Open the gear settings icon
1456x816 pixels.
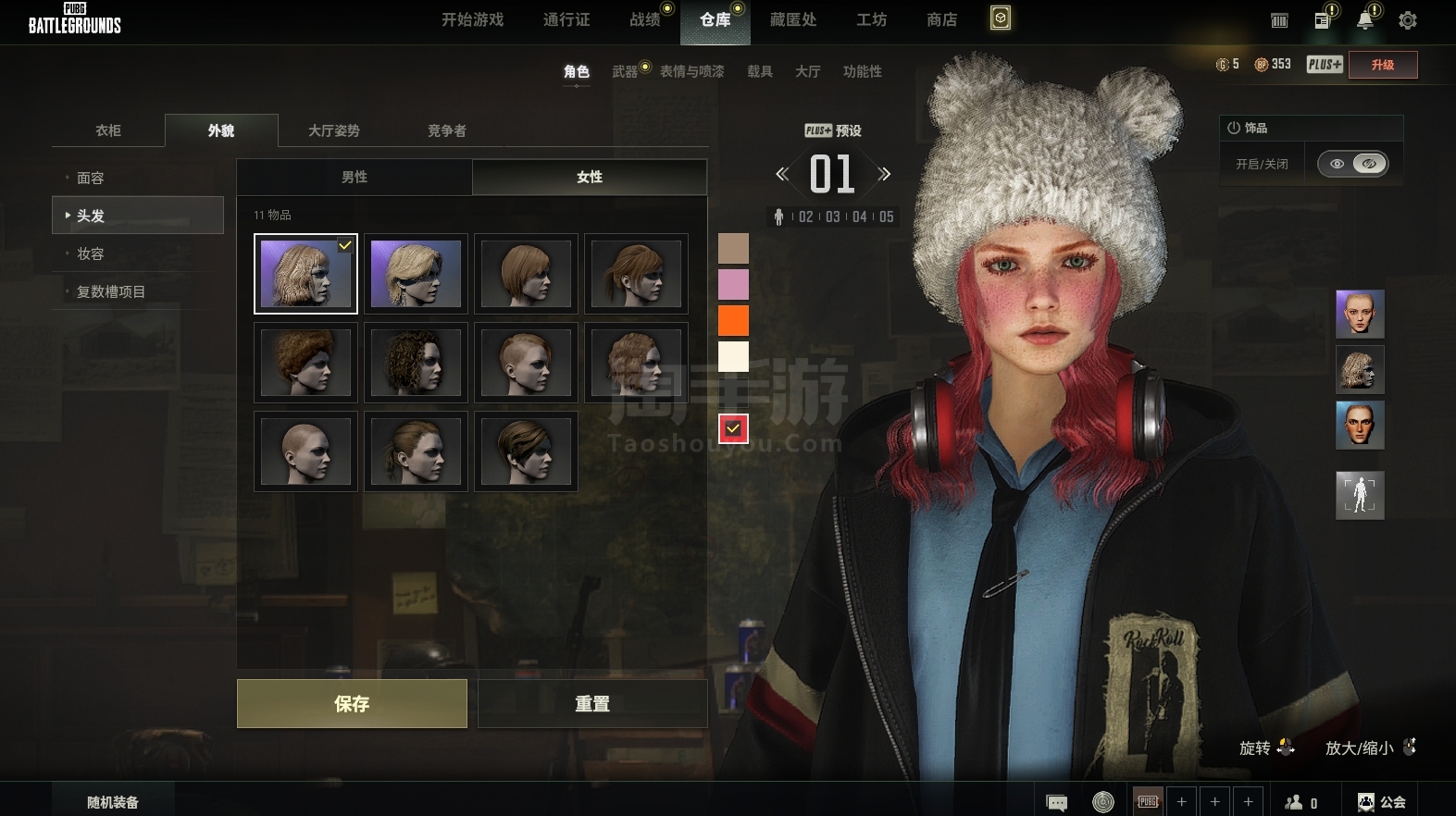point(1408,20)
